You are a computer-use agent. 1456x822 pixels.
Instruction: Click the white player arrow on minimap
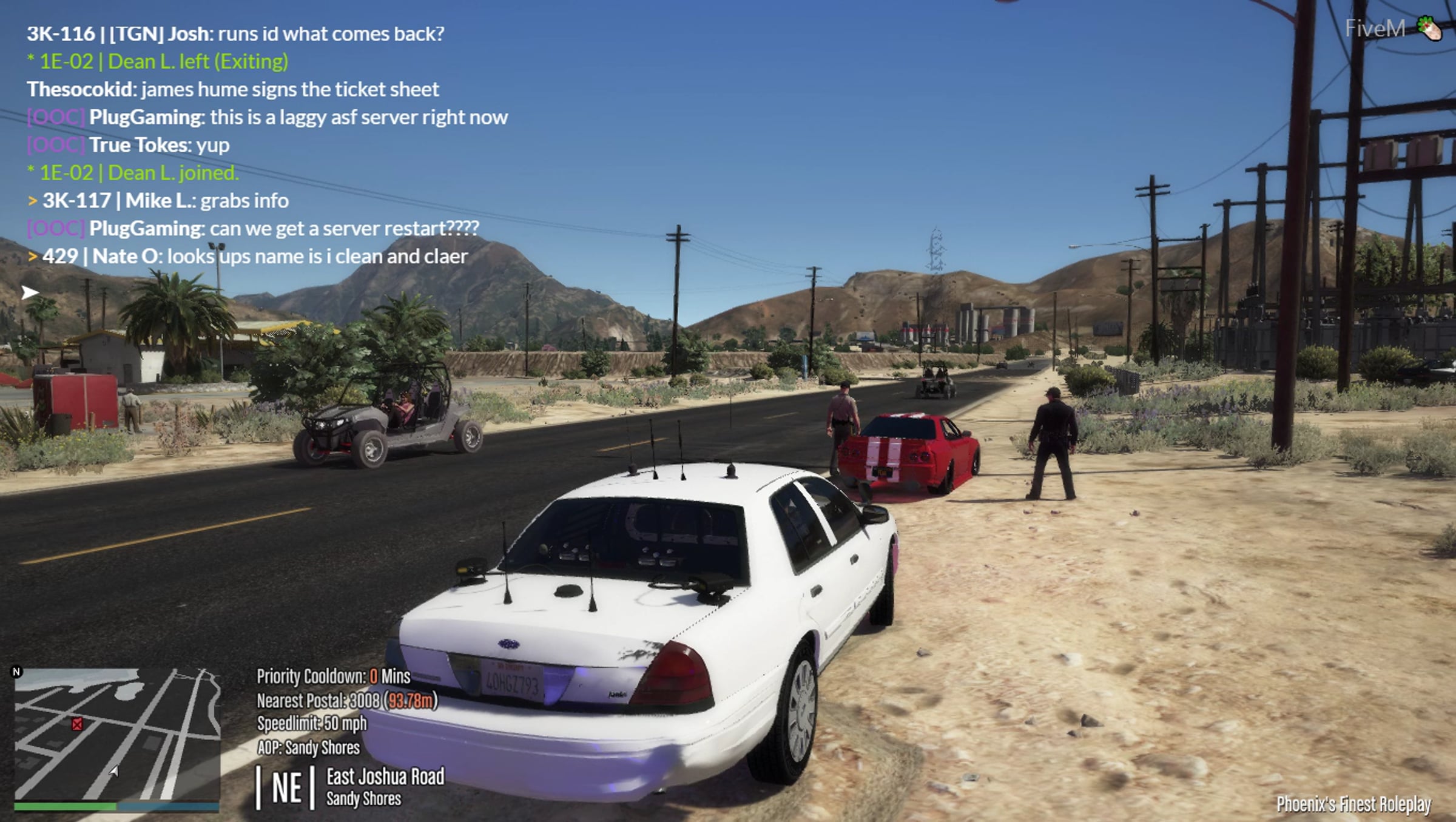[113, 771]
